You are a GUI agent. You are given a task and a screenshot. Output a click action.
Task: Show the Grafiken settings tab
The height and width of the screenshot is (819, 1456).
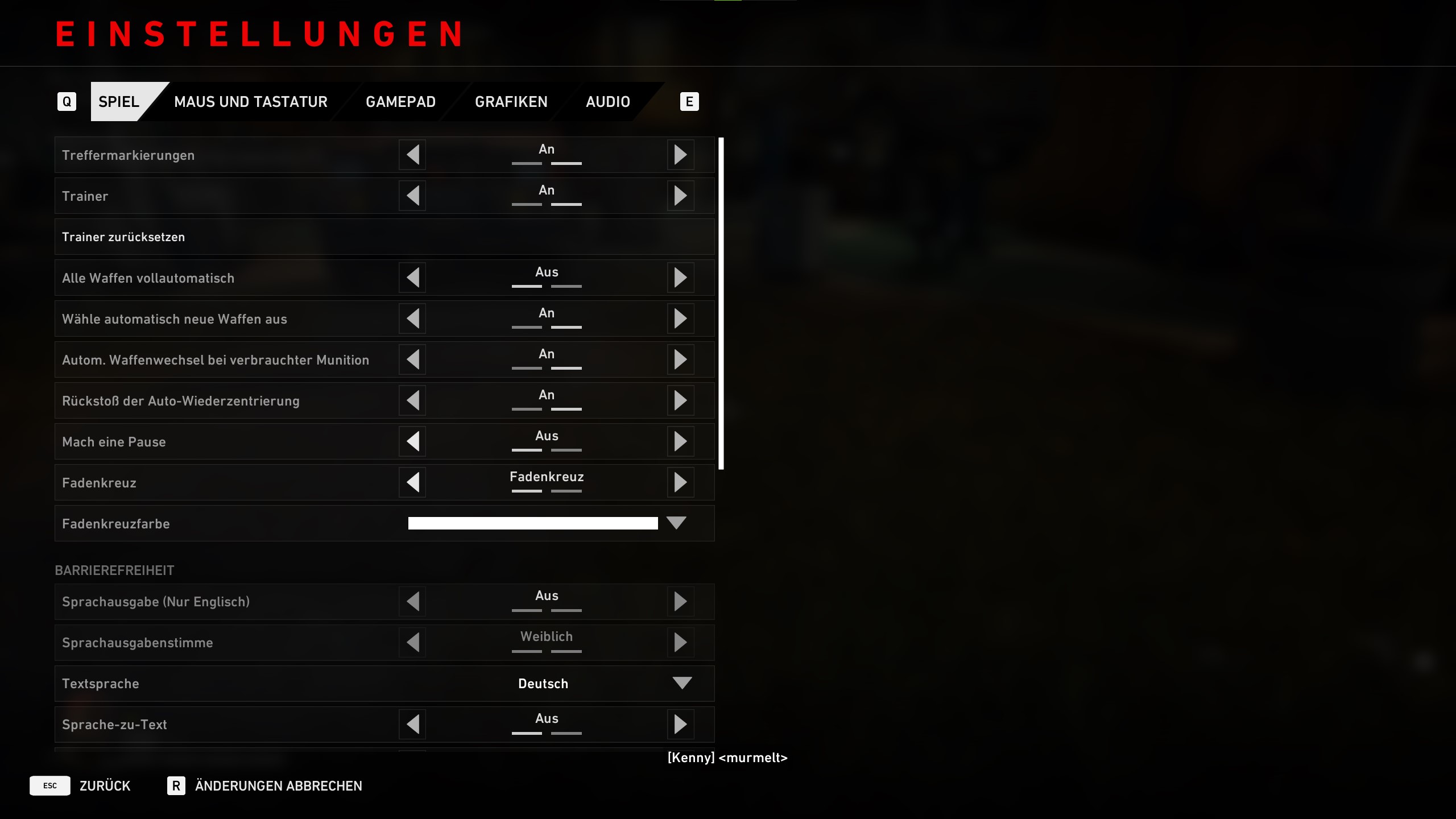coord(511,102)
